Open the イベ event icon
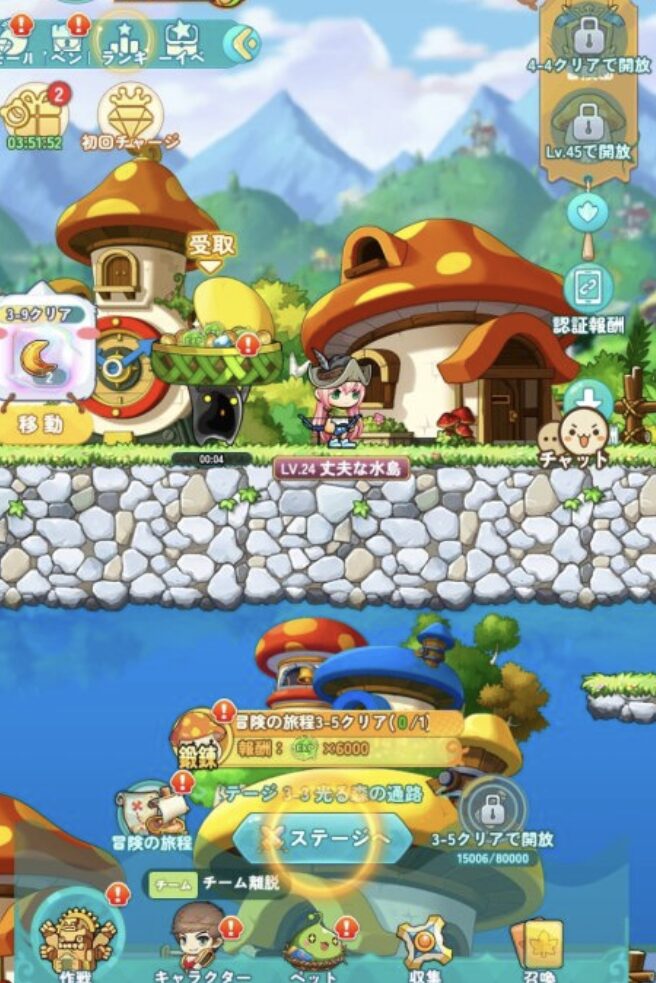This screenshot has width=656, height=983. coord(182,42)
